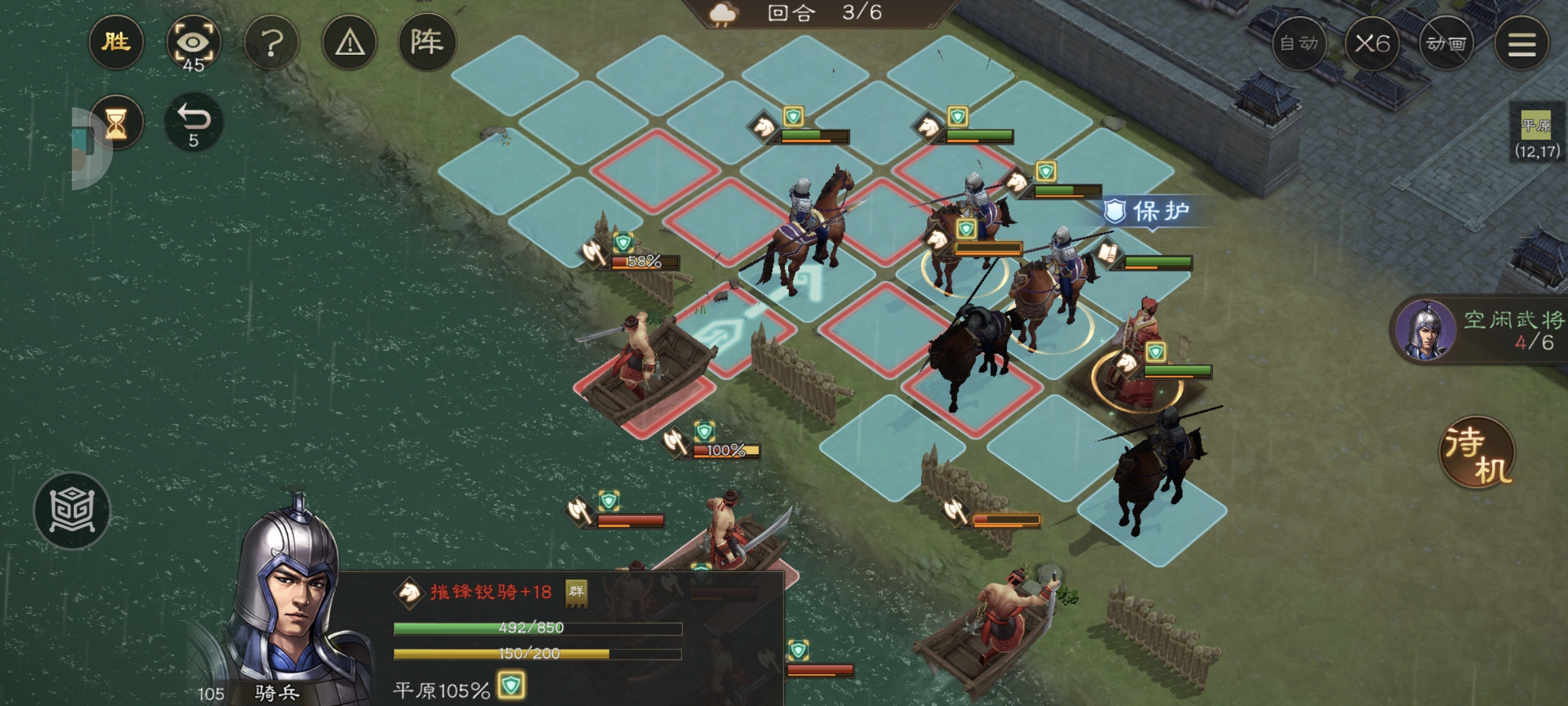Inspect the 保护 protect status label
Image resolution: width=1568 pixels, height=706 pixels.
tap(1147, 211)
